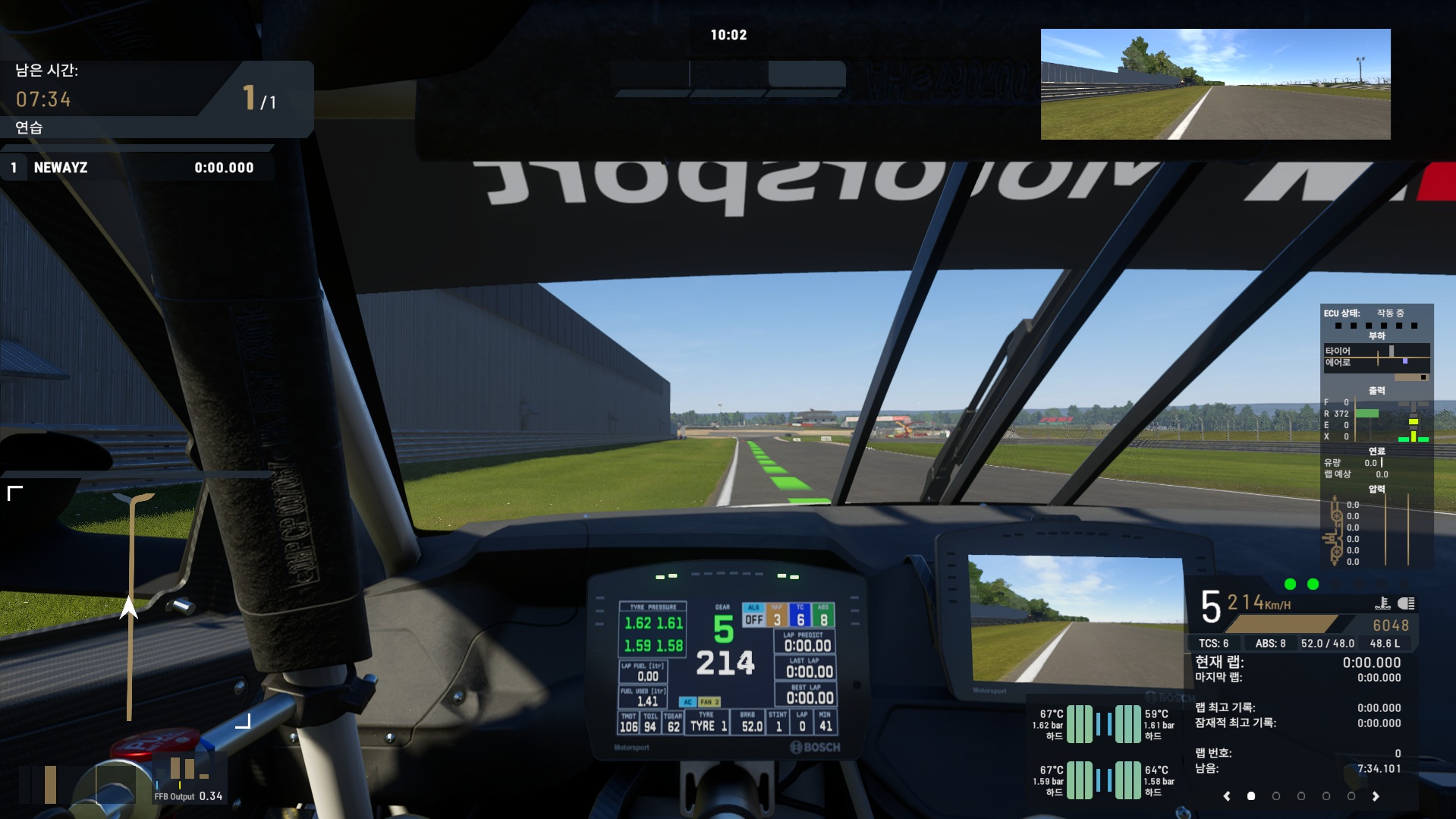Click the rain light indicator icon
1456x819 pixels.
(x=1382, y=603)
